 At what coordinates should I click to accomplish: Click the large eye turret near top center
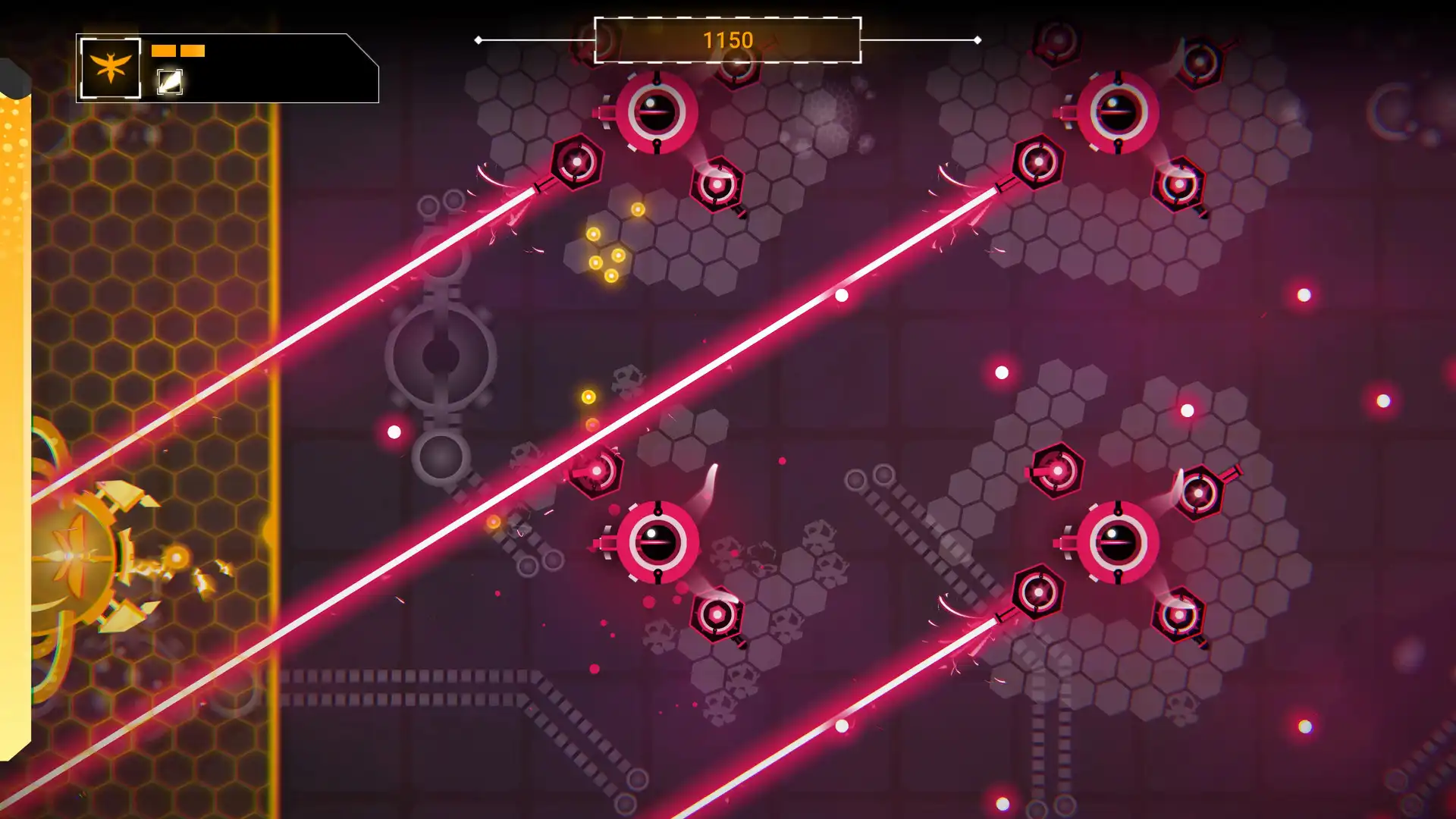pyautogui.click(x=656, y=112)
